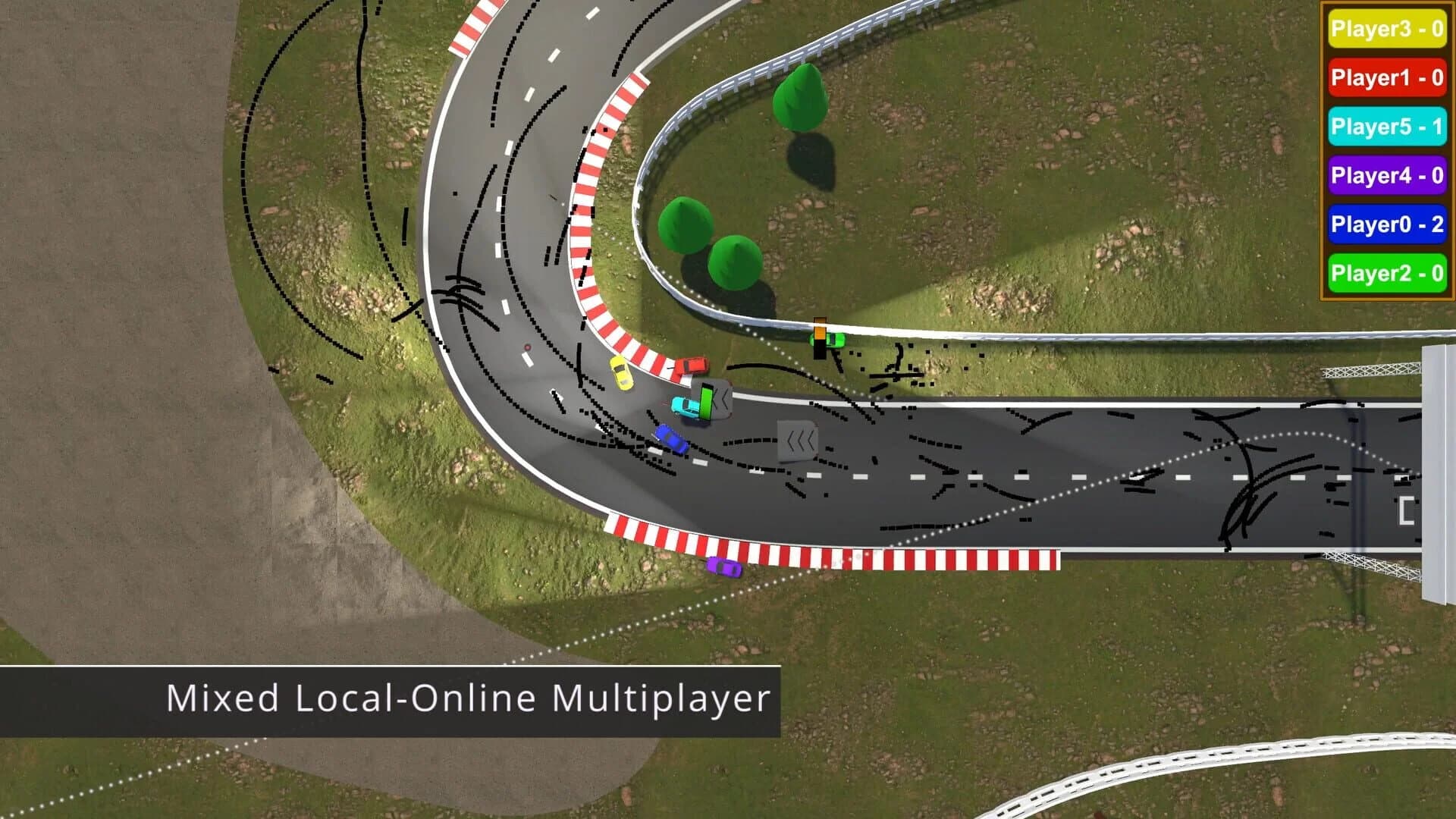Click the Player0 - 2 score button

tap(1386, 224)
